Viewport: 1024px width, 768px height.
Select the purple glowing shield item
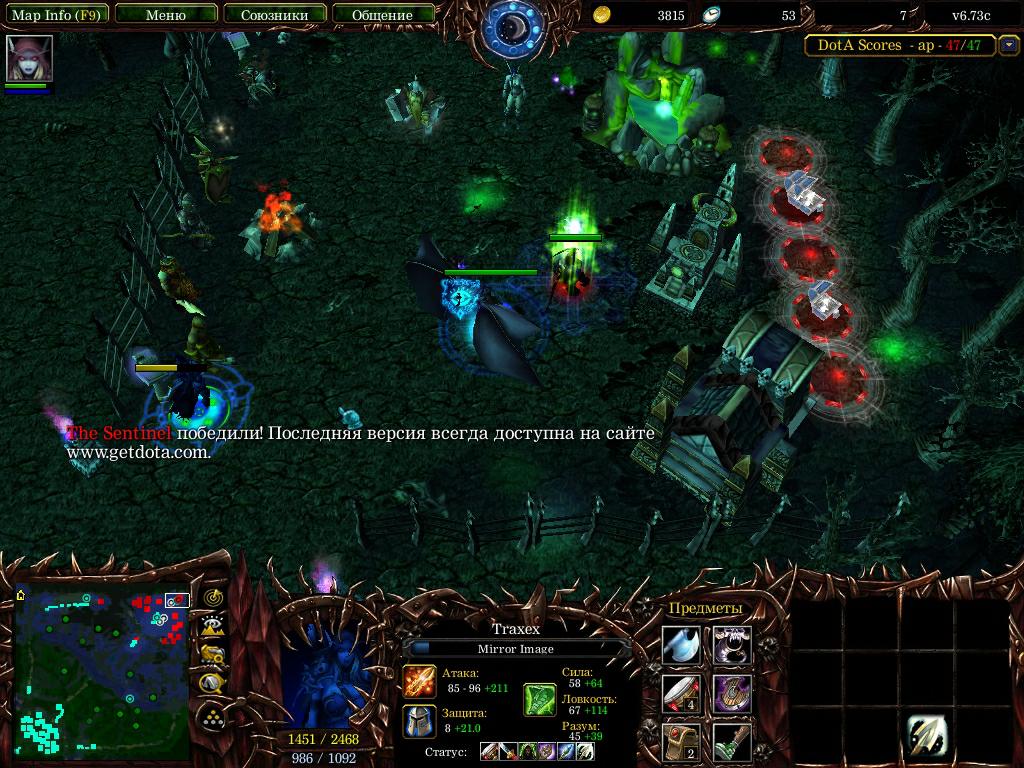click(x=732, y=693)
